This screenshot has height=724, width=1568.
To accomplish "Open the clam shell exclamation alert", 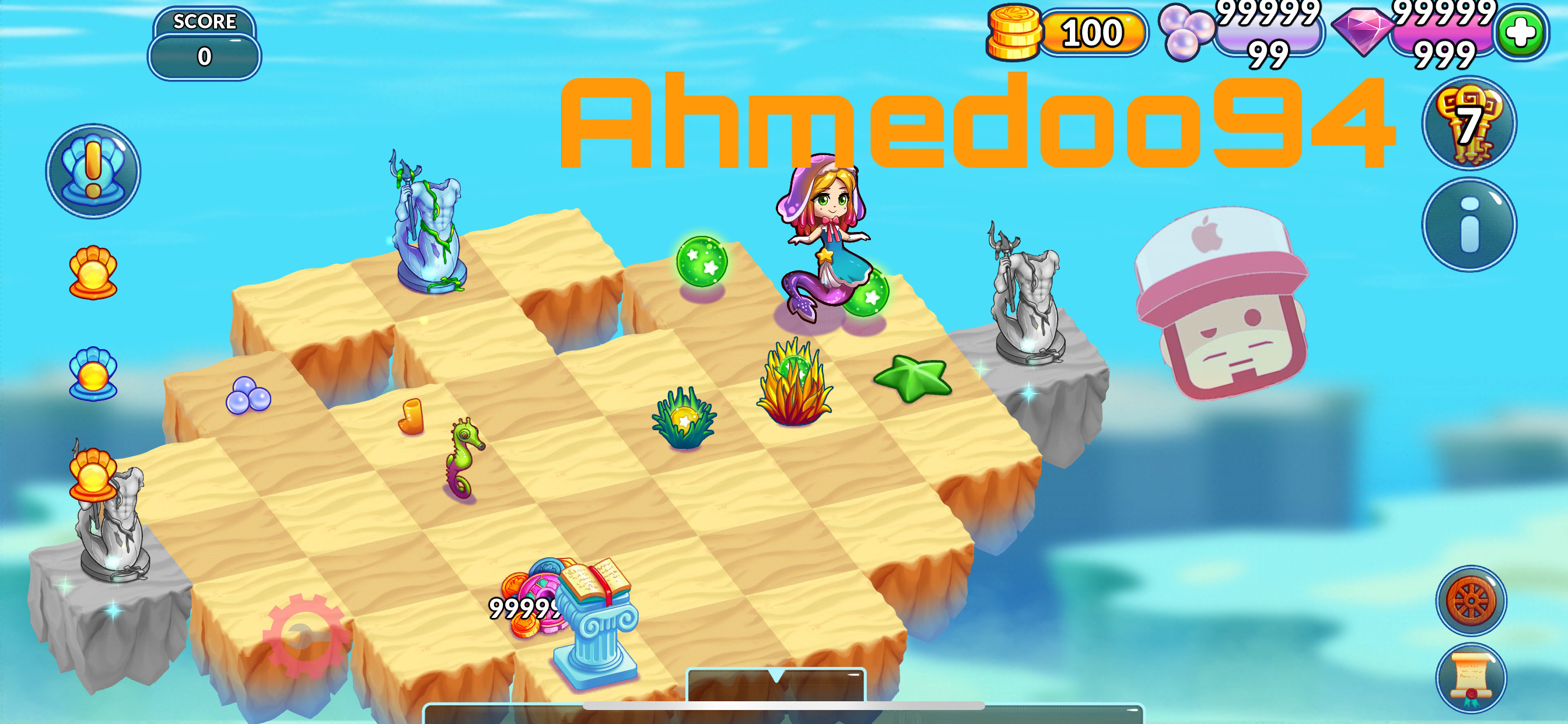I will click(93, 171).
